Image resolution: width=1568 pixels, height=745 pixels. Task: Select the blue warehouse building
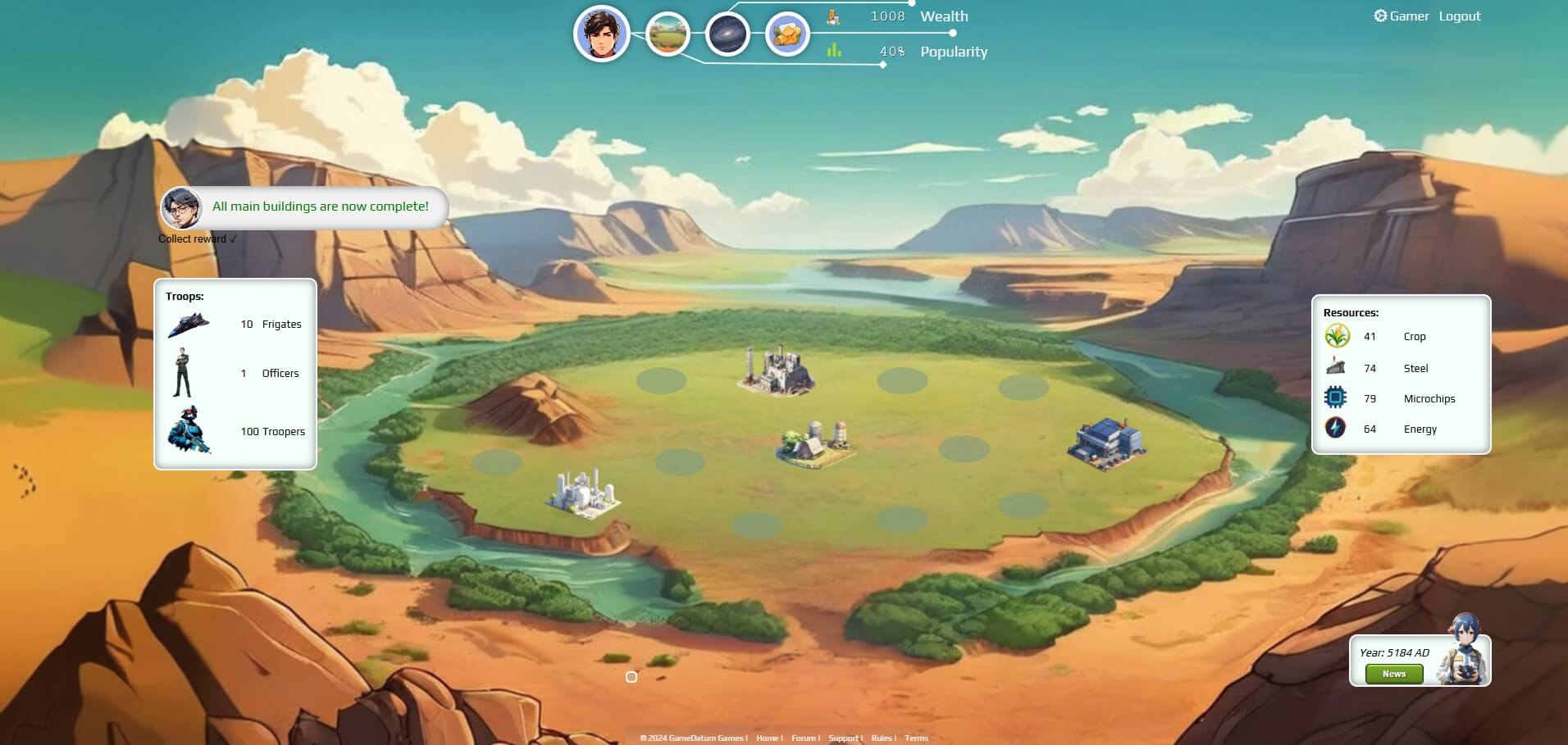[x=1105, y=443]
